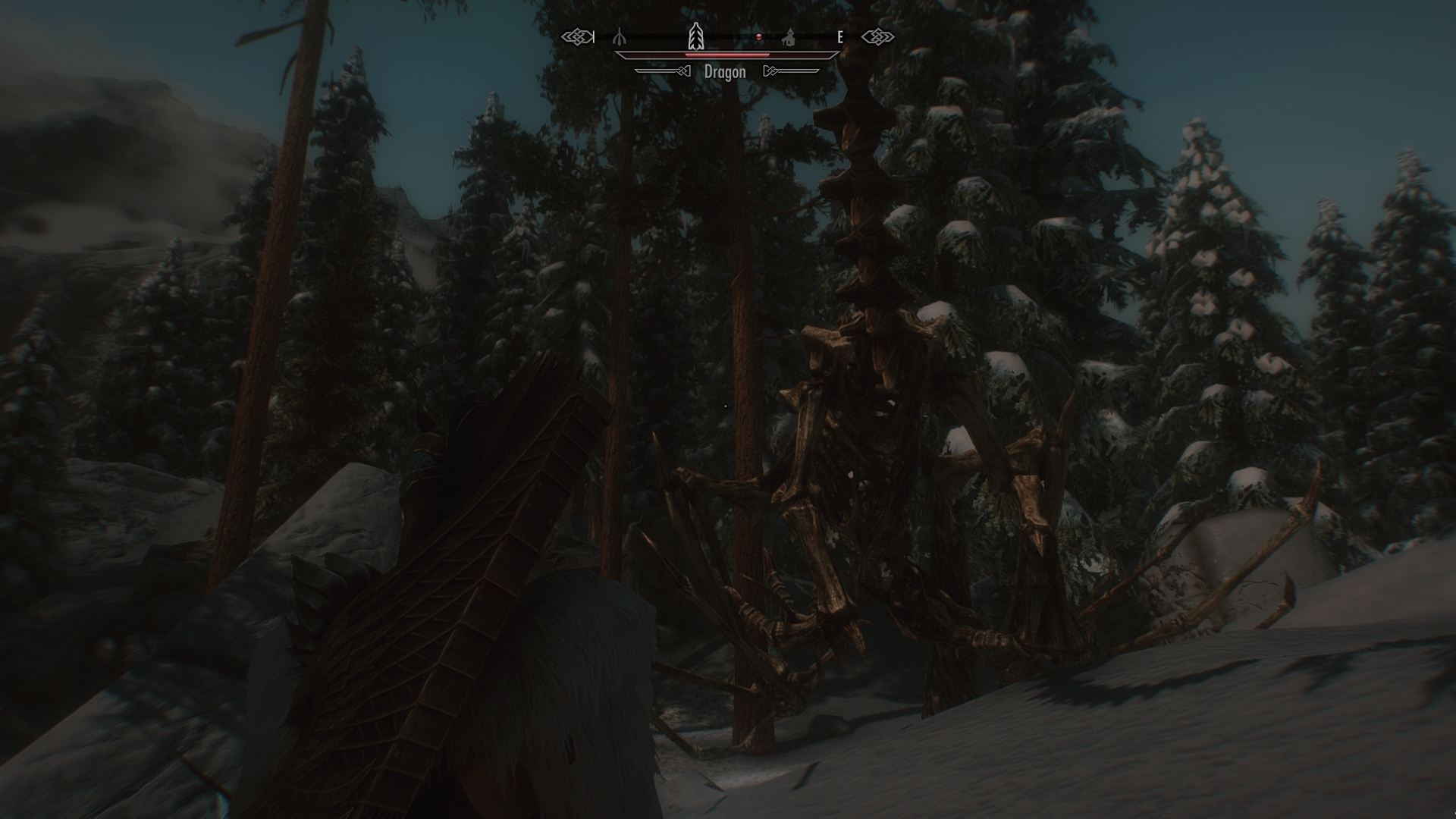Click the left knotwork cap of the compass bar
The image size is (1456, 819).
point(577,36)
